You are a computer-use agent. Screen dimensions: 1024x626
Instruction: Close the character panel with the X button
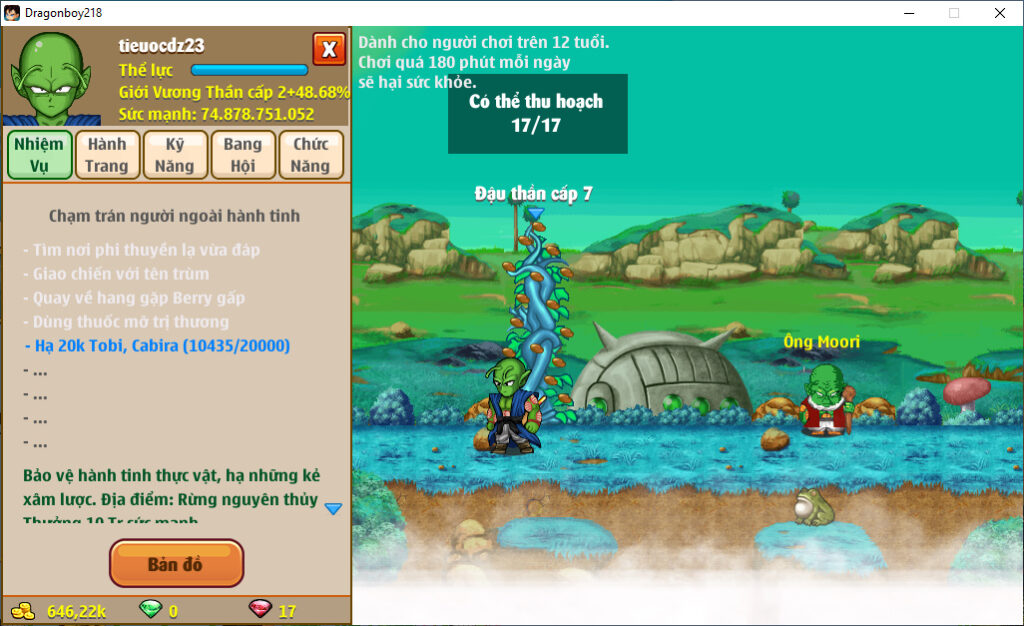[x=329, y=49]
